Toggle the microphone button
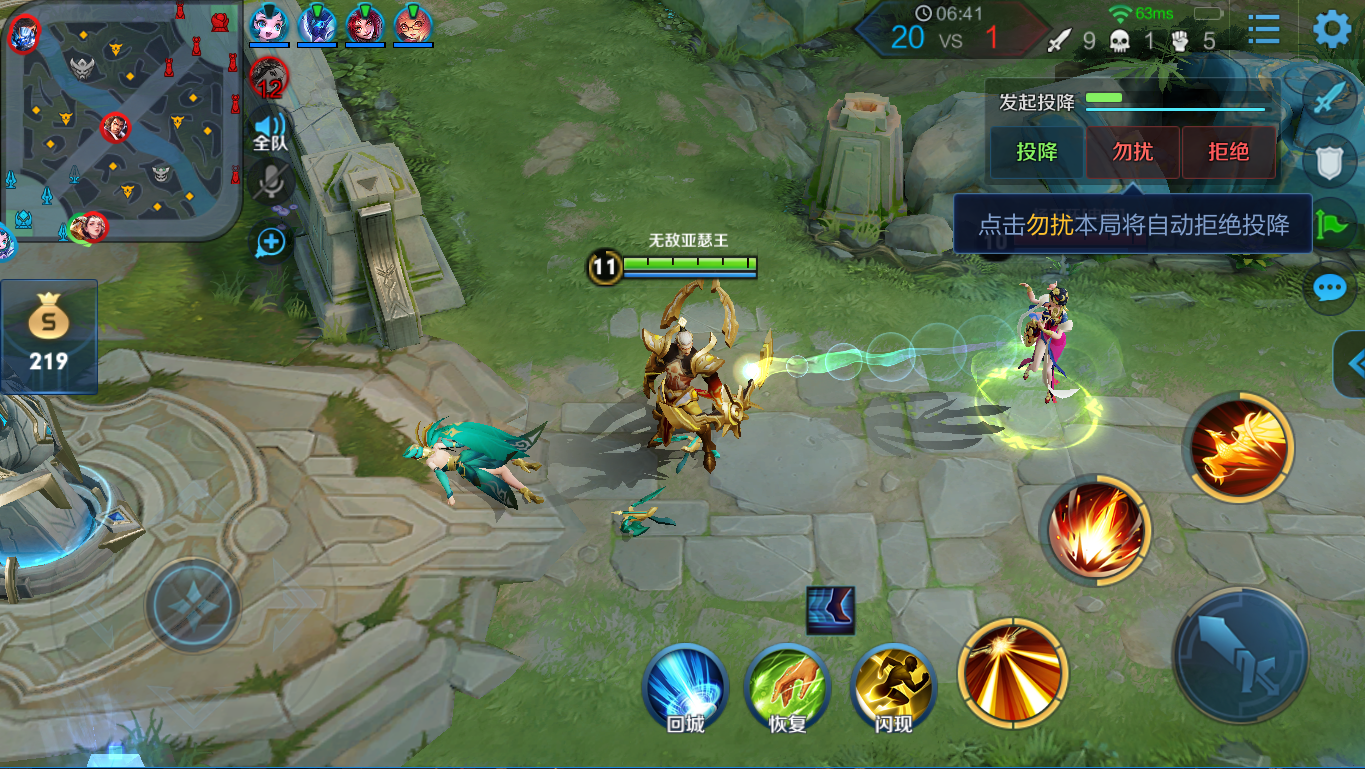This screenshot has height=769, width=1365. click(271, 183)
